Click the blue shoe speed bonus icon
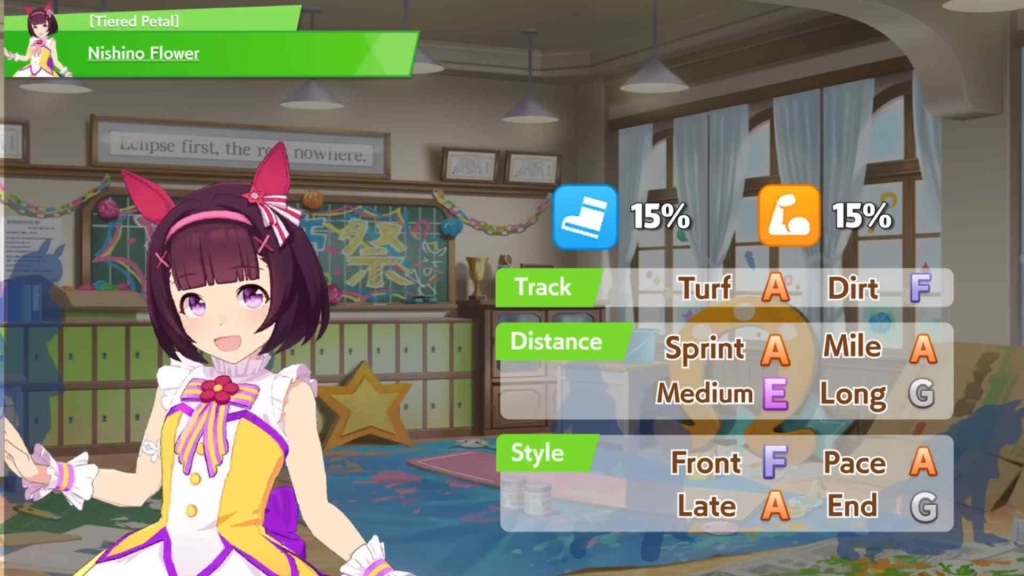Image resolution: width=1024 pixels, height=576 pixels. coord(585,216)
